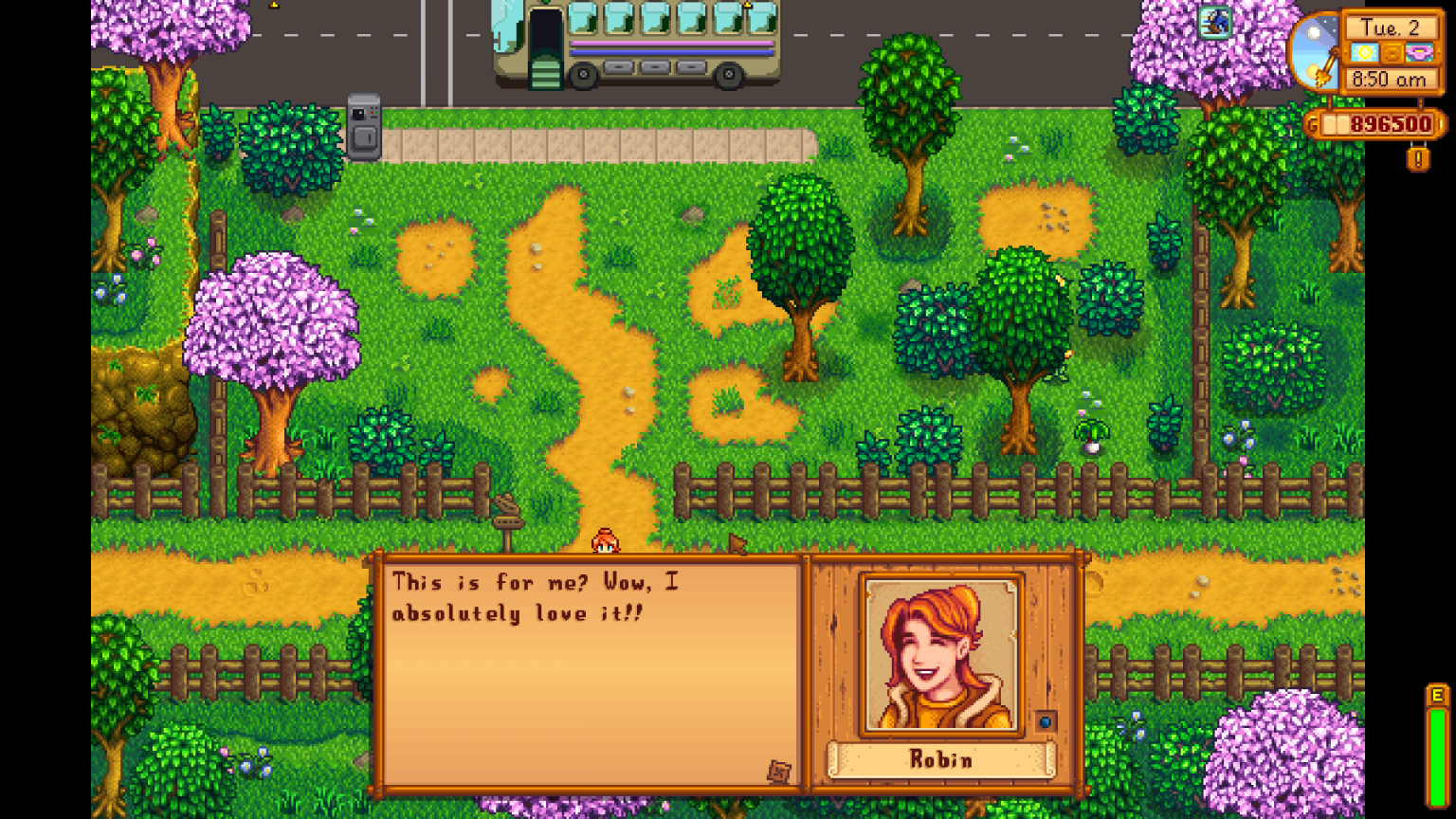The image size is (1456, 819).
Task: Select the pink flower season icon
Action: coord(1417,52)
